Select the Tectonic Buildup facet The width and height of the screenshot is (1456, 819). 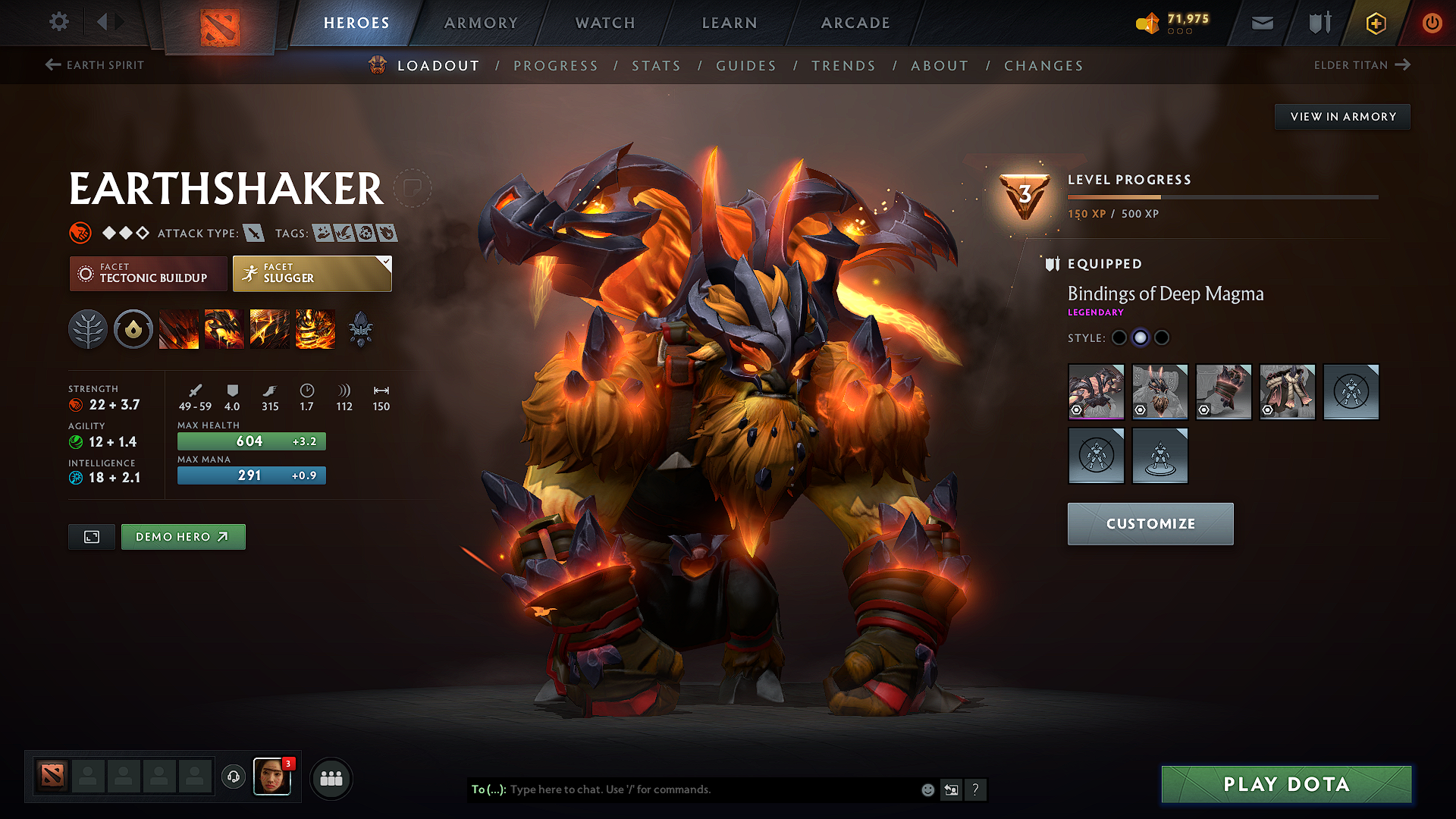pos(148,273)
